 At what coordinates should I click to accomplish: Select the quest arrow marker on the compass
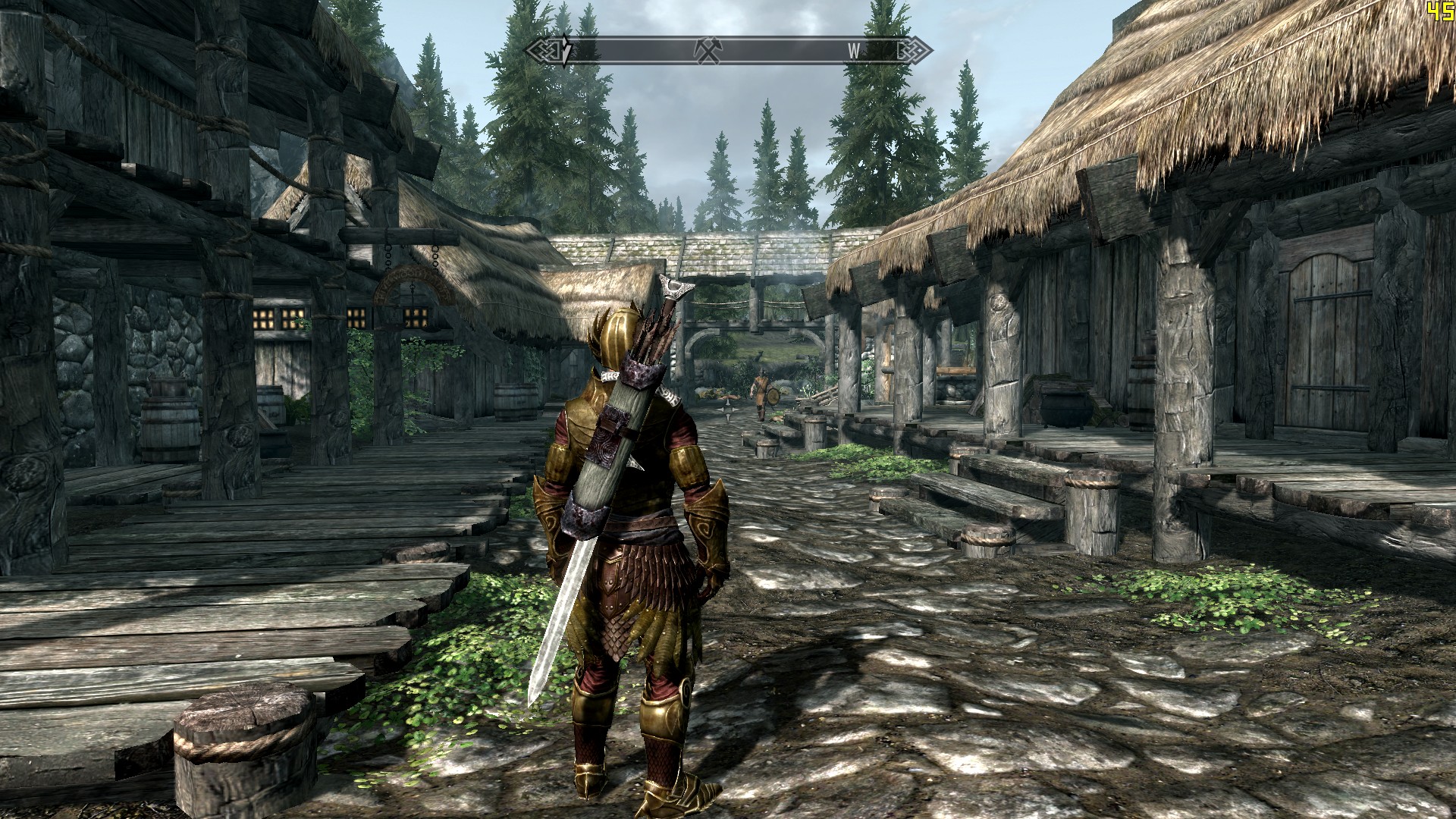565,52
